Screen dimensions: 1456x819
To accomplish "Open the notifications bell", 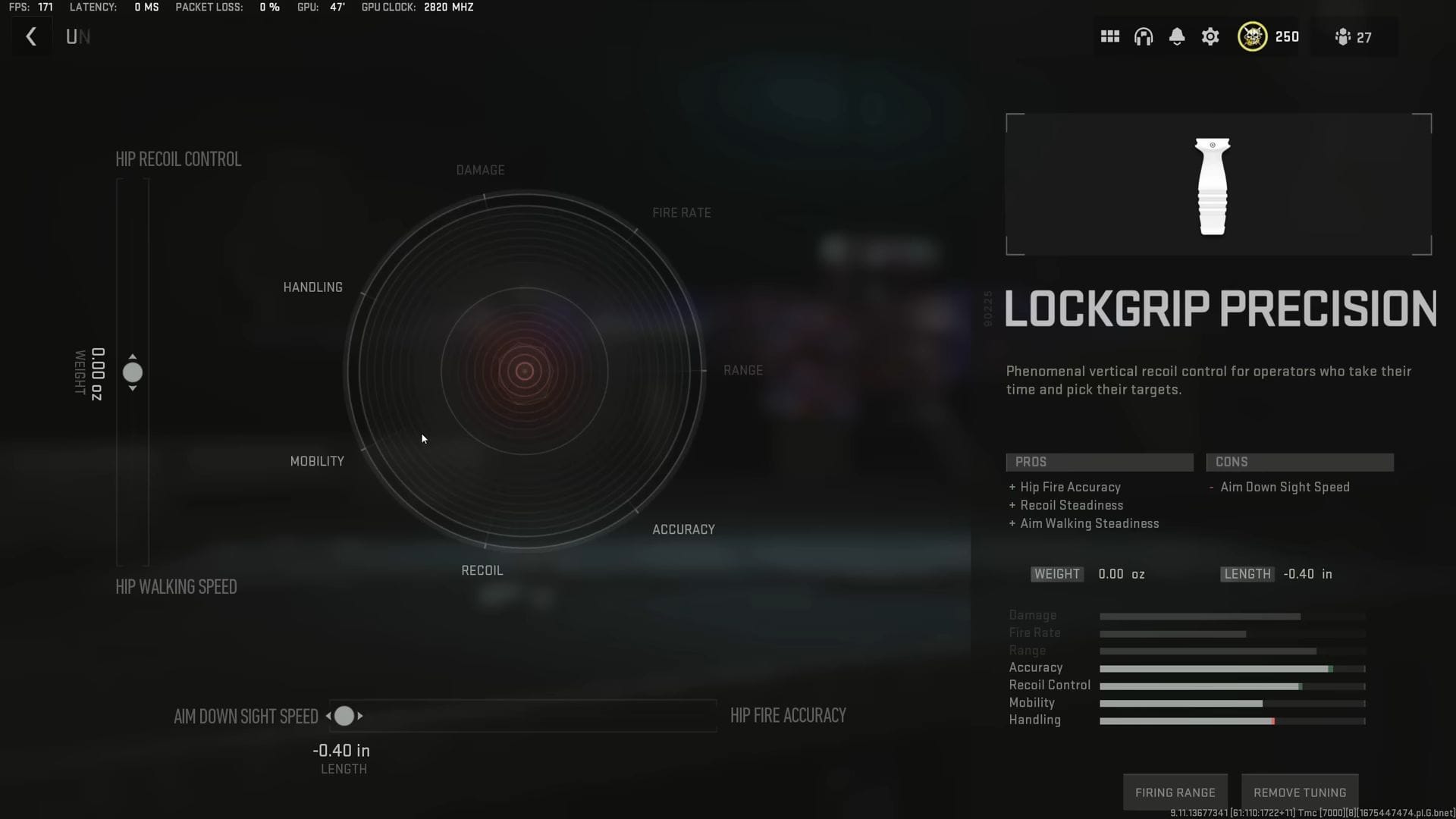I will [x=1177, y=36].
